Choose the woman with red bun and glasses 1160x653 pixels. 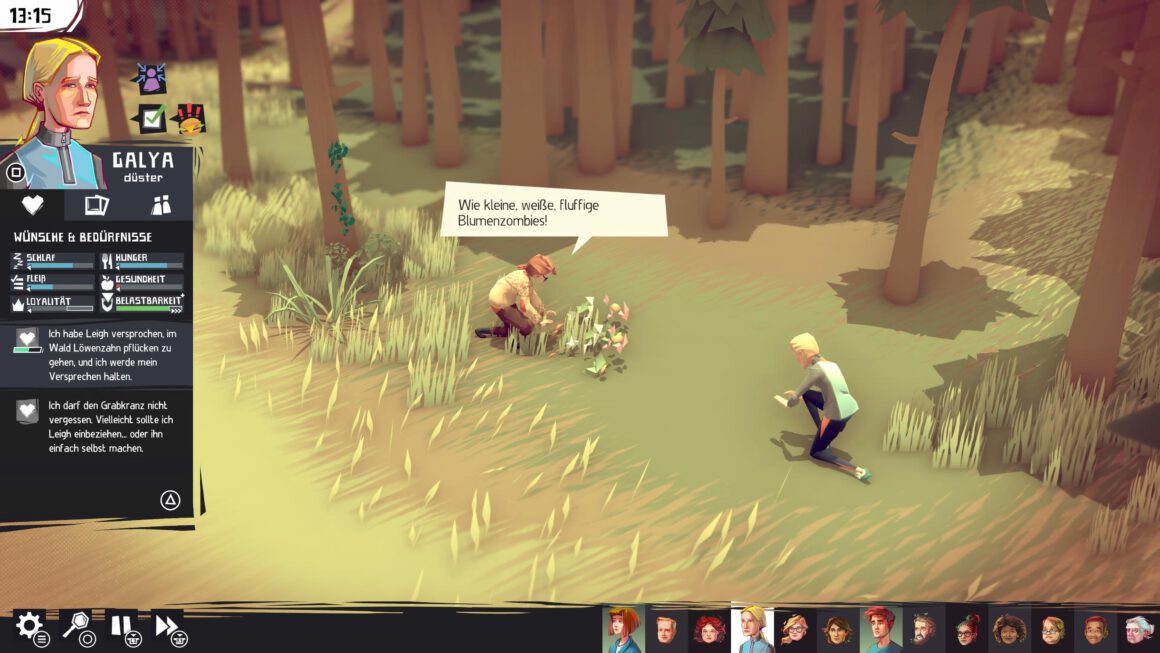tap(967, 629)
